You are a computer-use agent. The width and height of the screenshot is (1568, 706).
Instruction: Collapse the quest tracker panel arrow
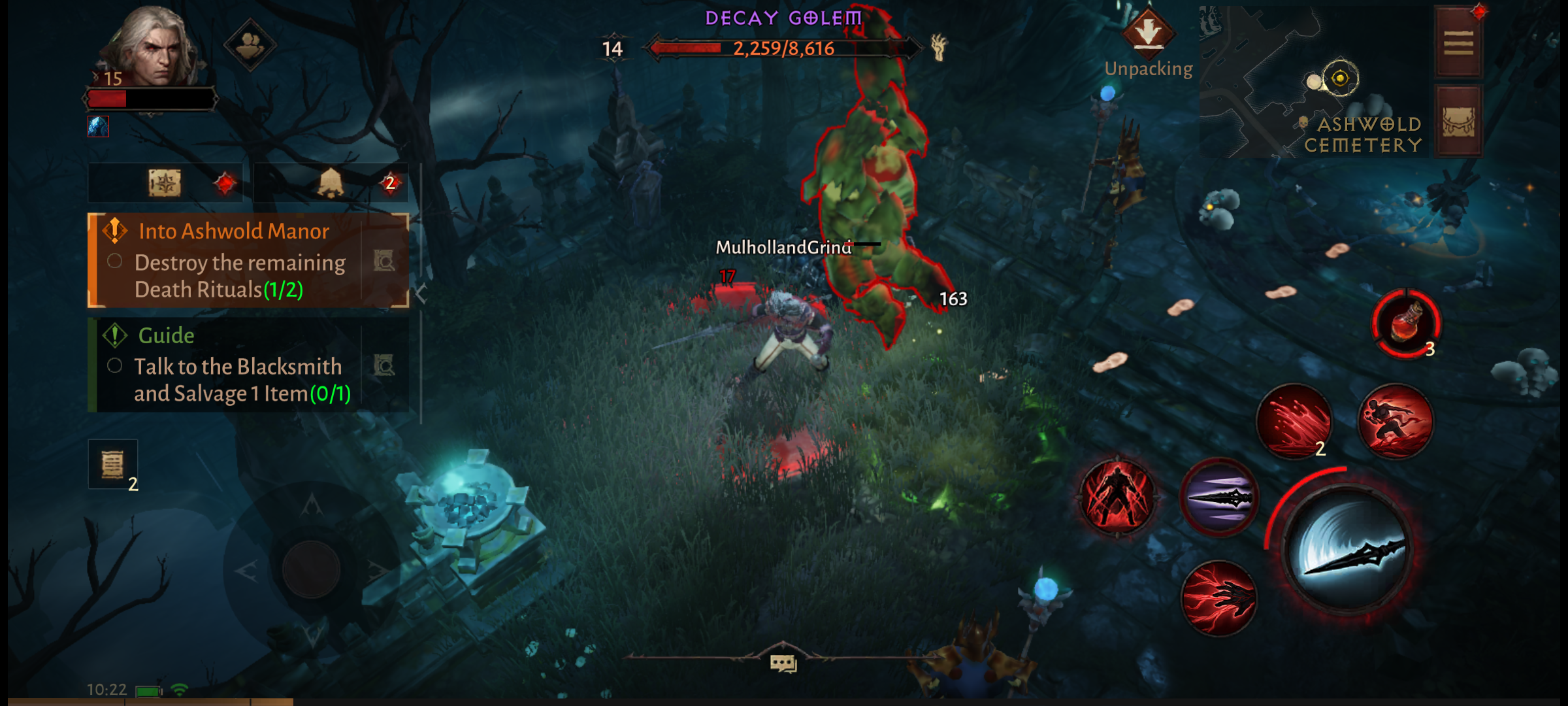[421, 294]
